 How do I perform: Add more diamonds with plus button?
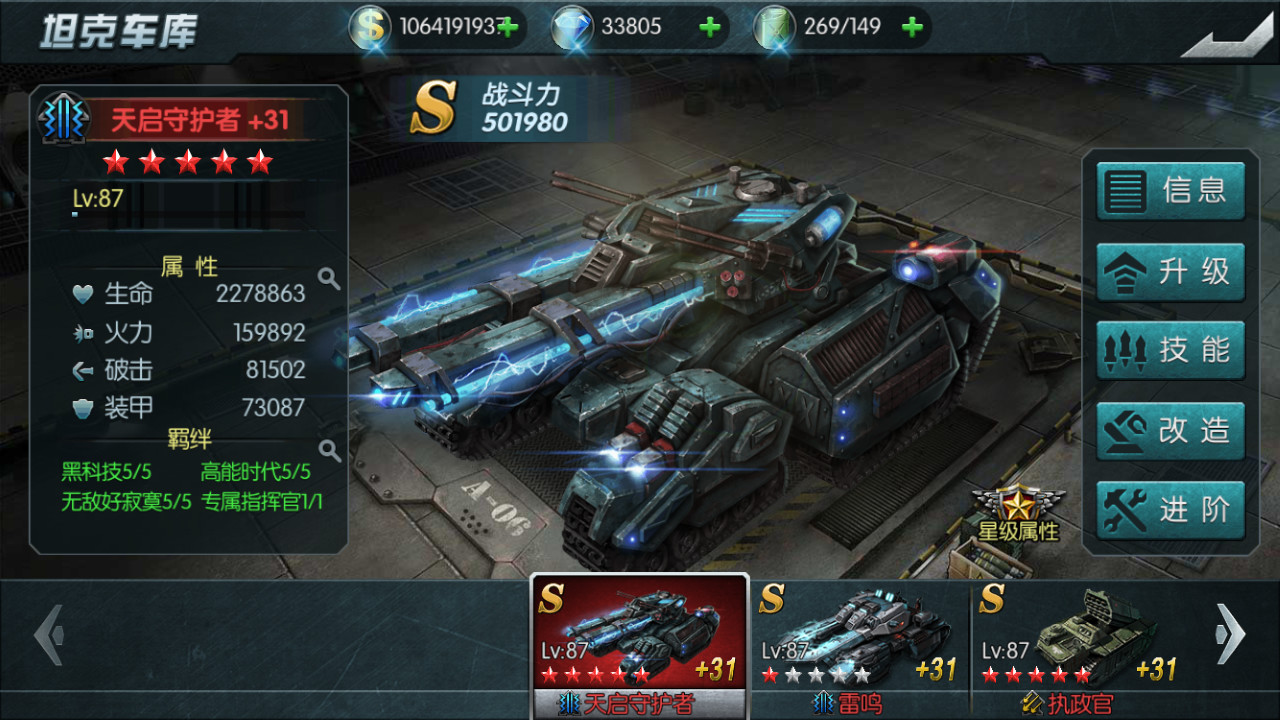tap(710, 27)
